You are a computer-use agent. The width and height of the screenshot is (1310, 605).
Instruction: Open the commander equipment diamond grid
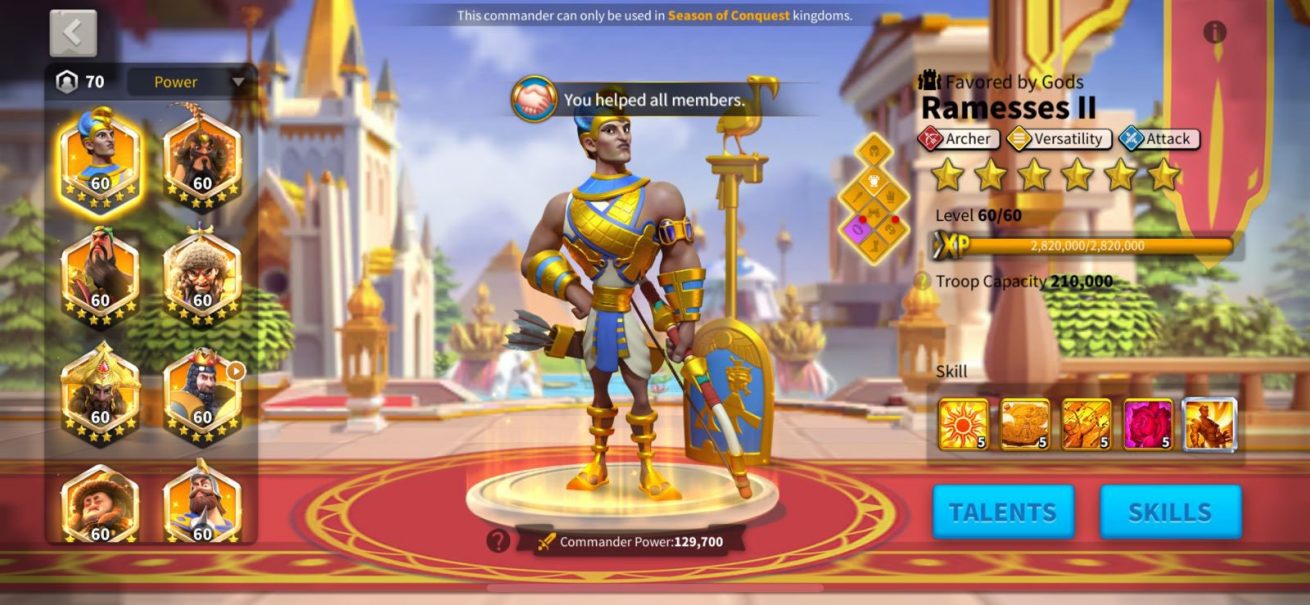(x=875, y=198)
